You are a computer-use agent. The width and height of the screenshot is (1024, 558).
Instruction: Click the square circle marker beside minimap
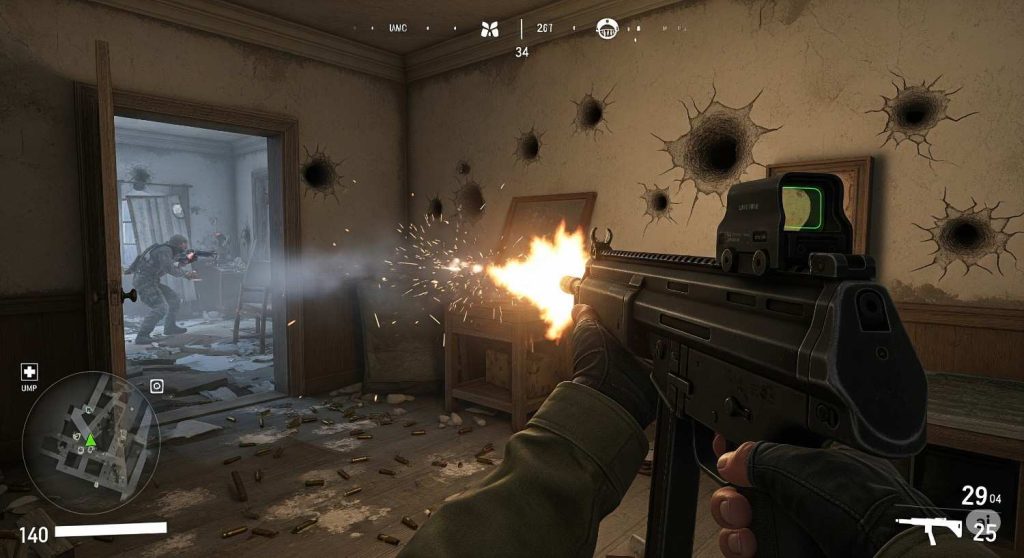pos(156,386)
